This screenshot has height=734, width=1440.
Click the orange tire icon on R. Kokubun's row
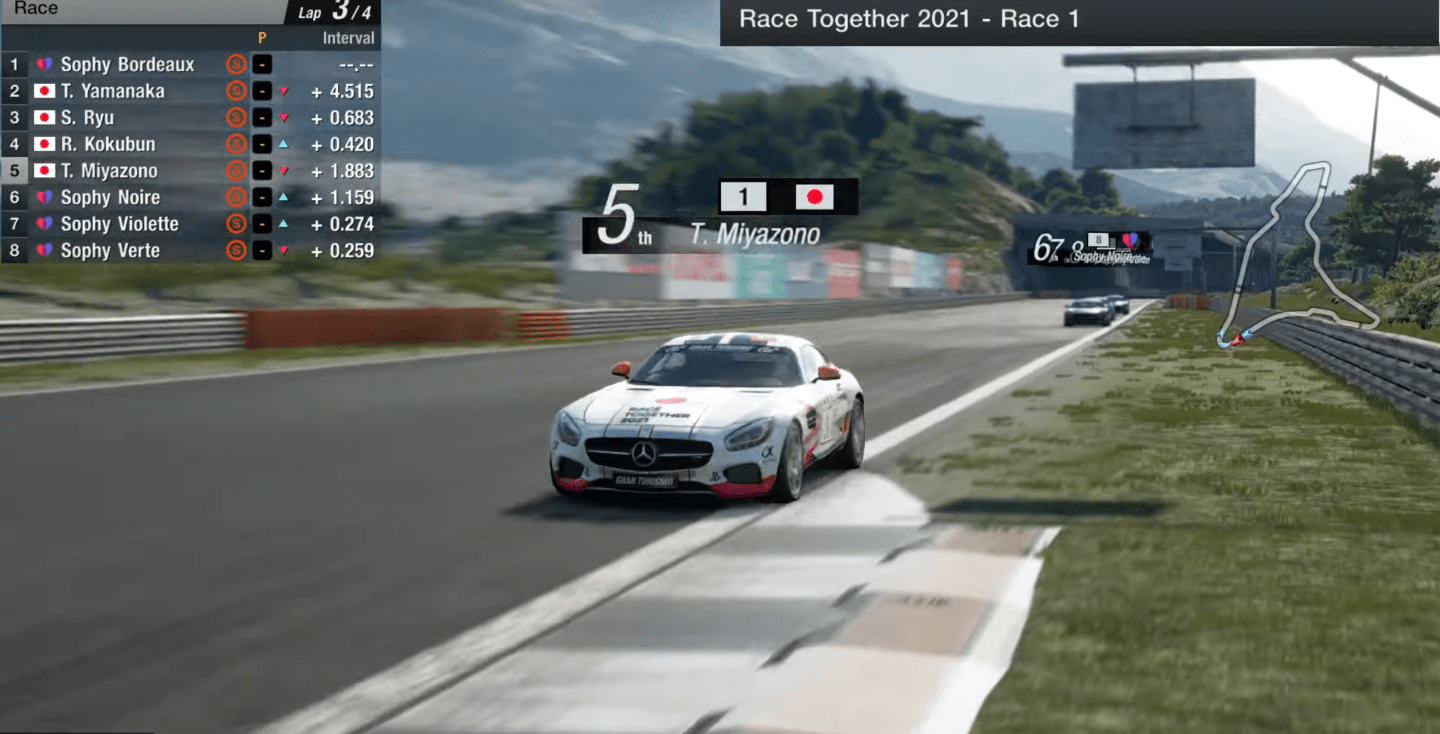pyautogui.click(x=237, y=144)
